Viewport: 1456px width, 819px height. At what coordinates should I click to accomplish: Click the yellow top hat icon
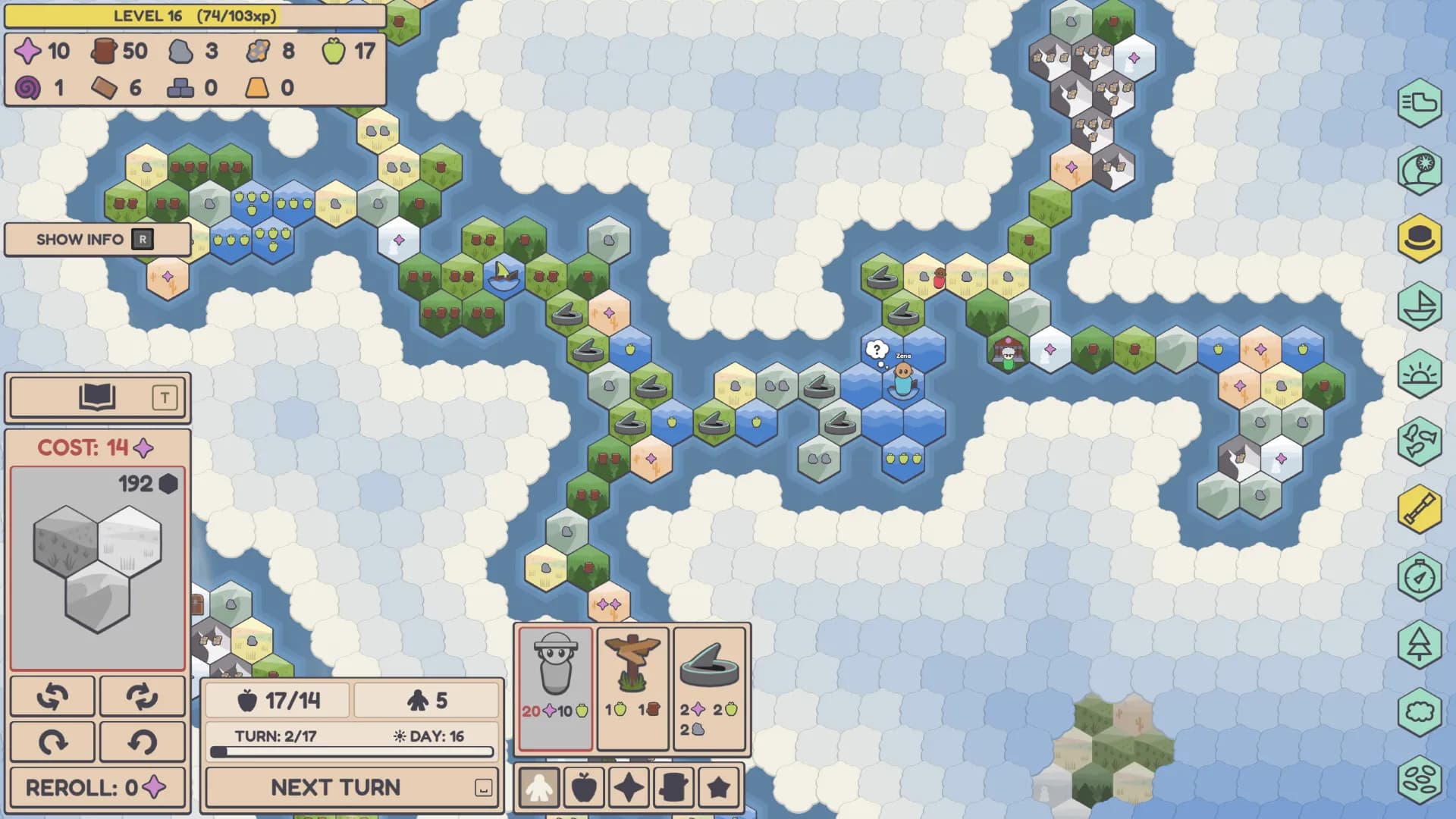coord(1420,238)
